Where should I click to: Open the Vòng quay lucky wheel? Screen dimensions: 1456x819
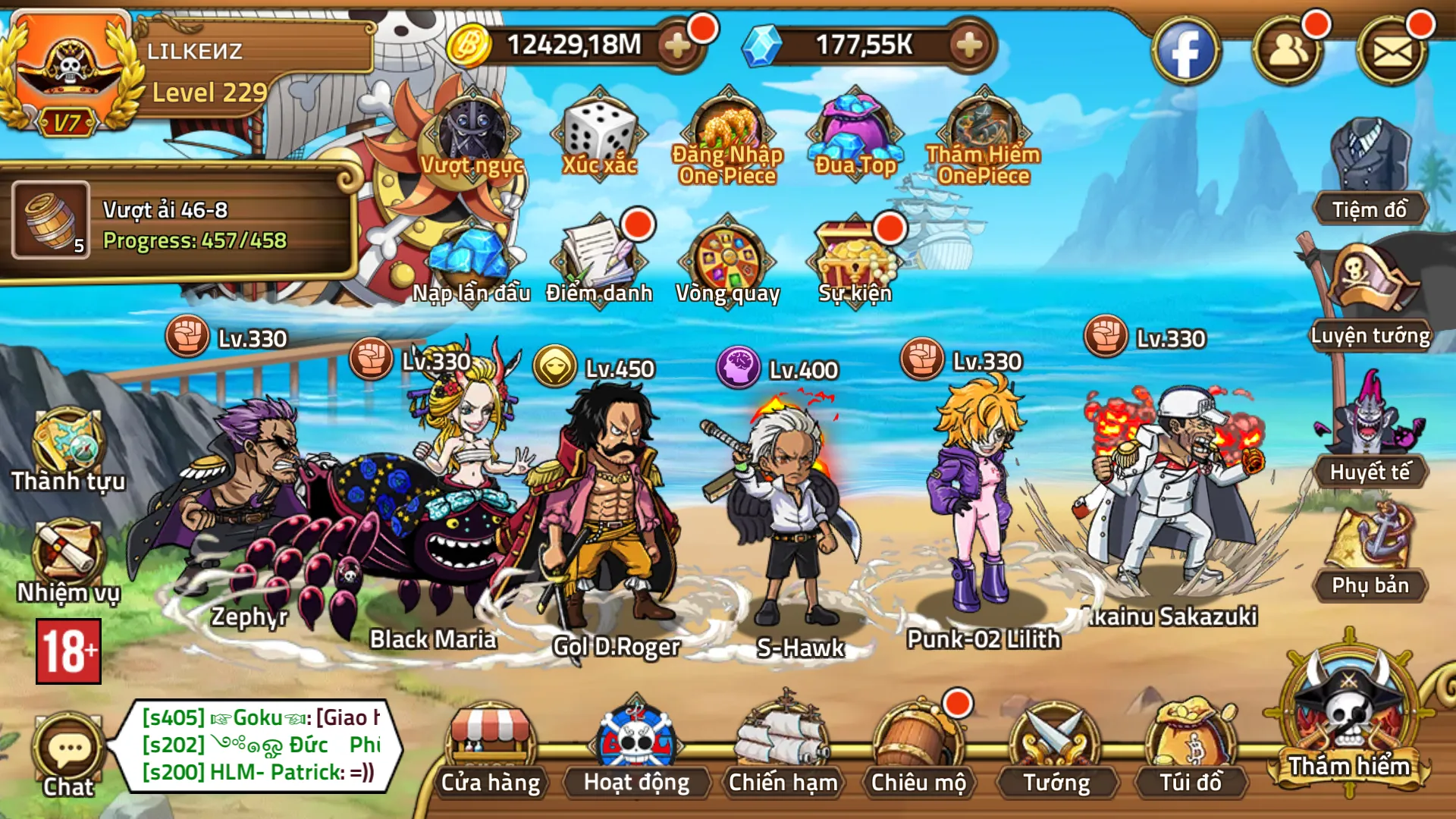point(728,258)
